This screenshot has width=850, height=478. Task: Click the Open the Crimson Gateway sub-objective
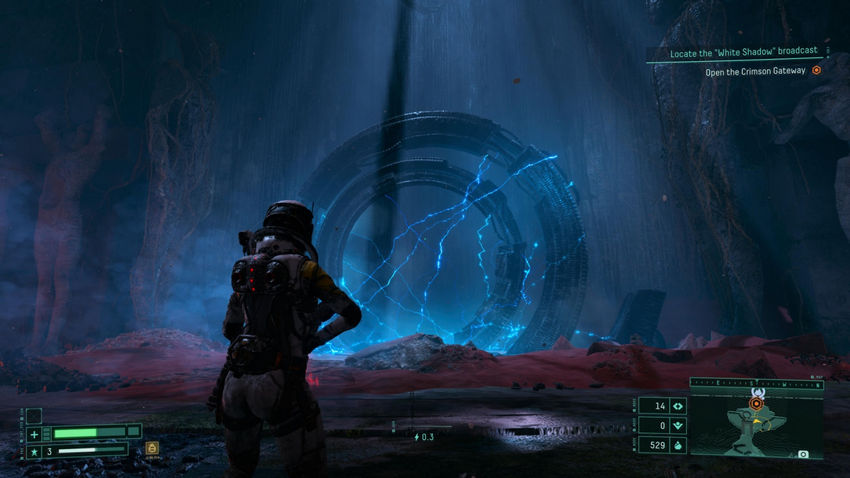[754, 70]
